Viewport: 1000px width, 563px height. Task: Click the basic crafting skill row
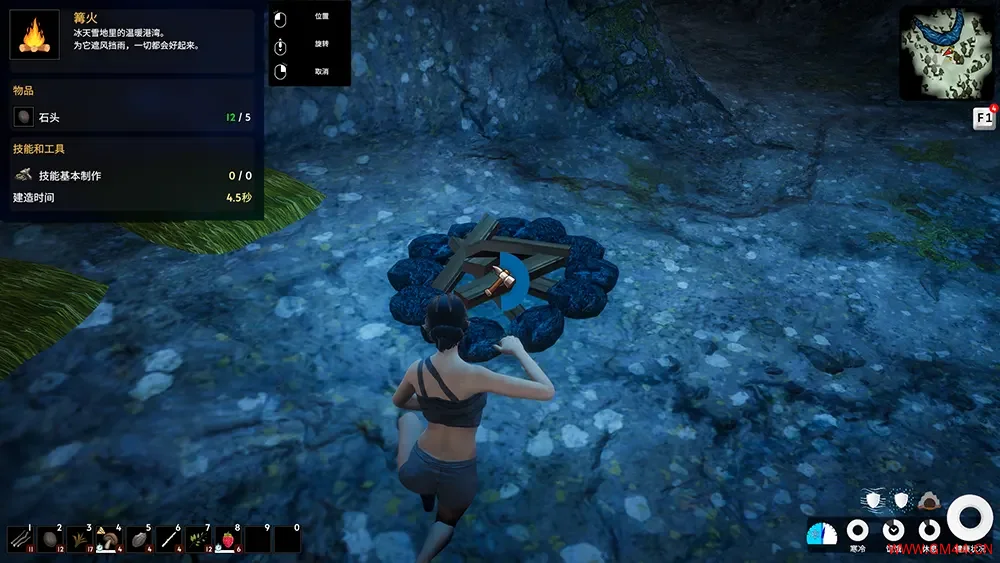click(132, 176)
